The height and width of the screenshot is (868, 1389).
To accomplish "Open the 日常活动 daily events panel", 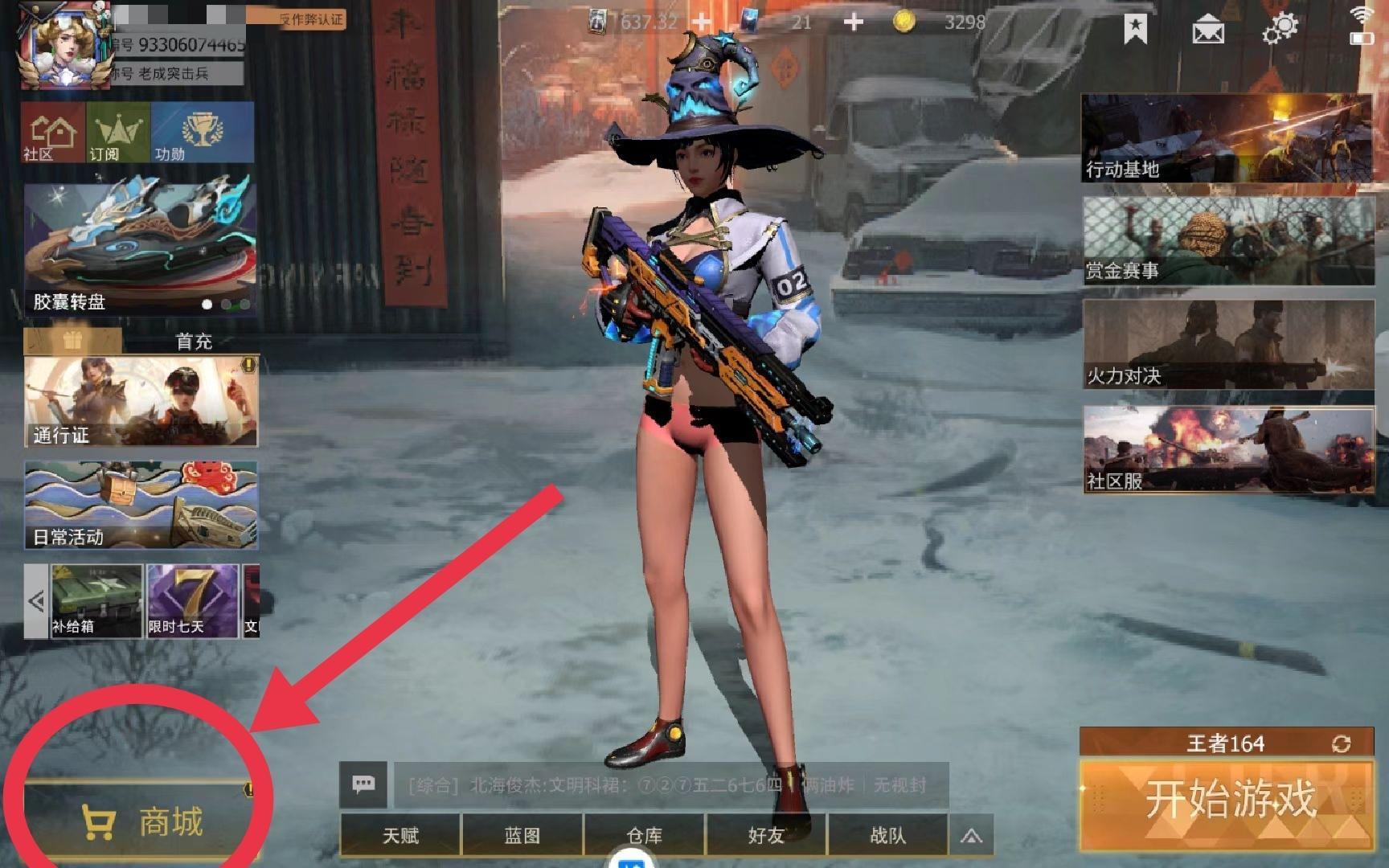I will pos(141,505).
